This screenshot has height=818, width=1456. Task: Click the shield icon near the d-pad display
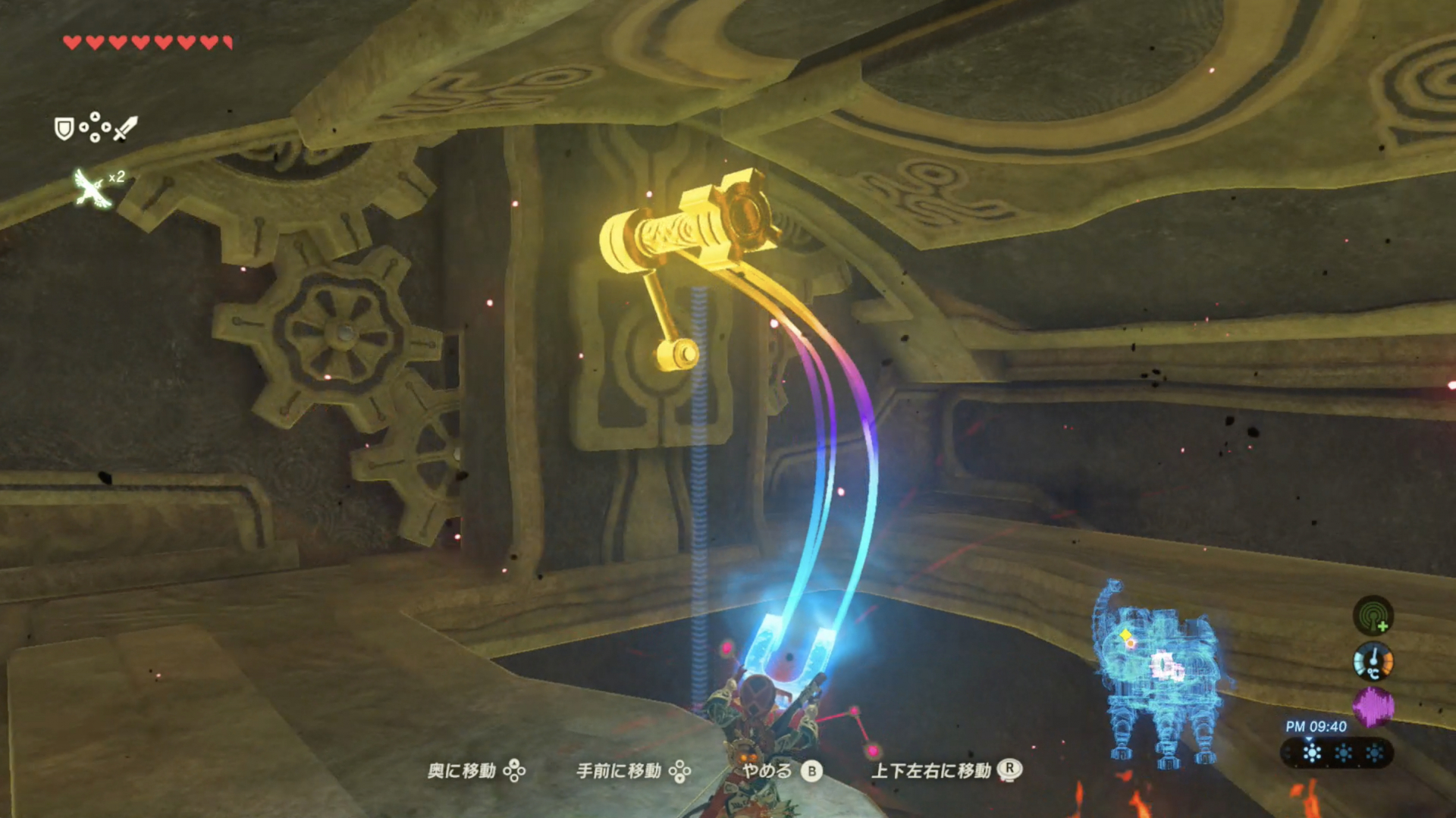[x=64, y=128]
